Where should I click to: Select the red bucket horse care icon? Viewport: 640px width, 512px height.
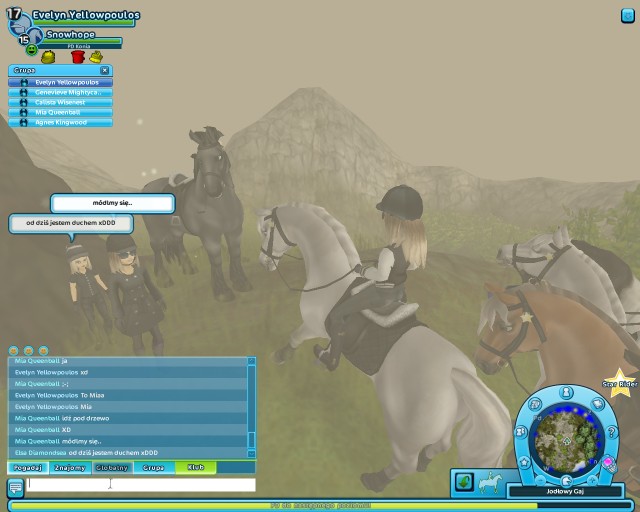[x=78, y=56]
